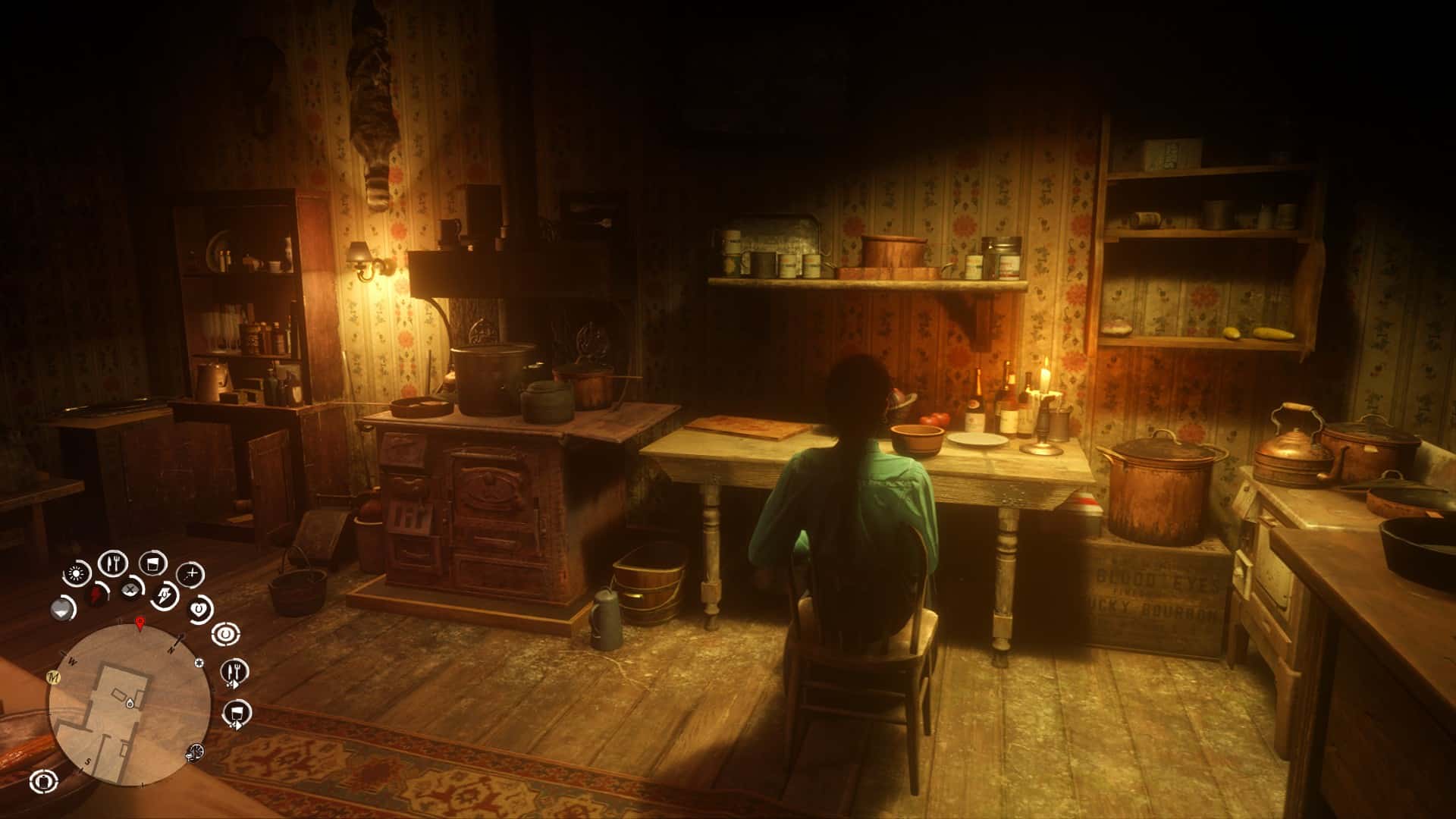Select the X cancel icon in the wheel

[131, 591]
